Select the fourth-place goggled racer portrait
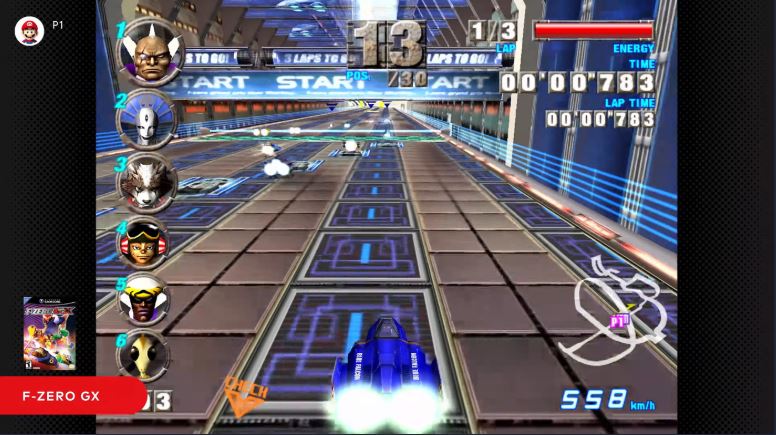This screenshot has height=435, width=776. (144, 242)
